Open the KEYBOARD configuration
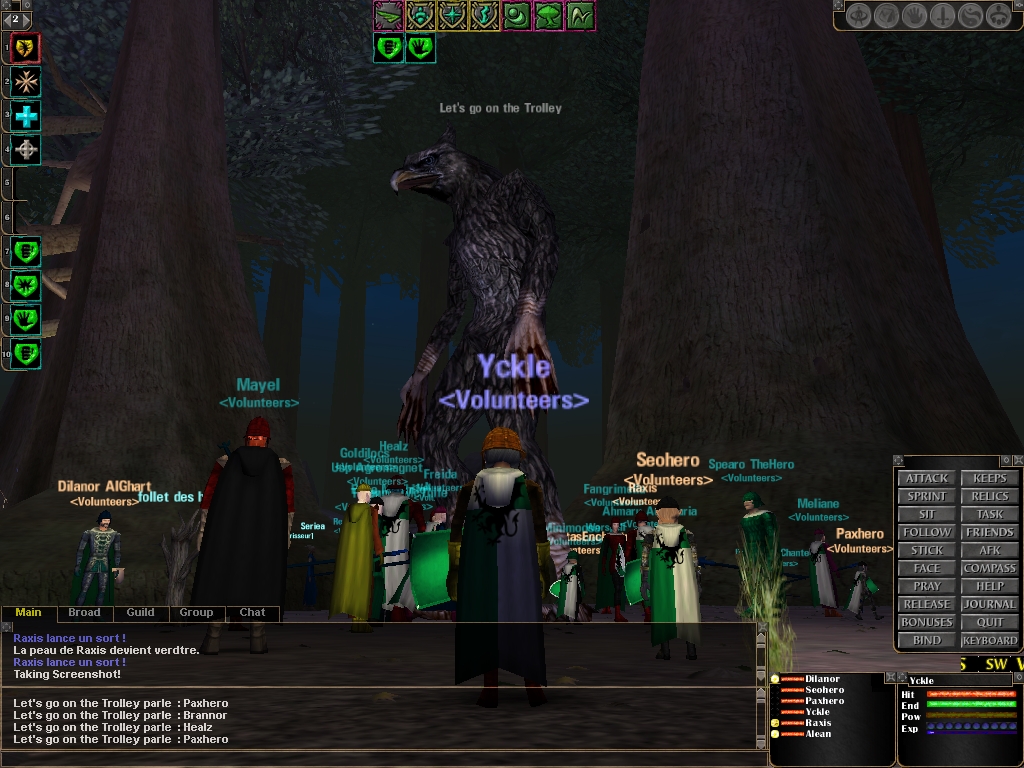 989,640
